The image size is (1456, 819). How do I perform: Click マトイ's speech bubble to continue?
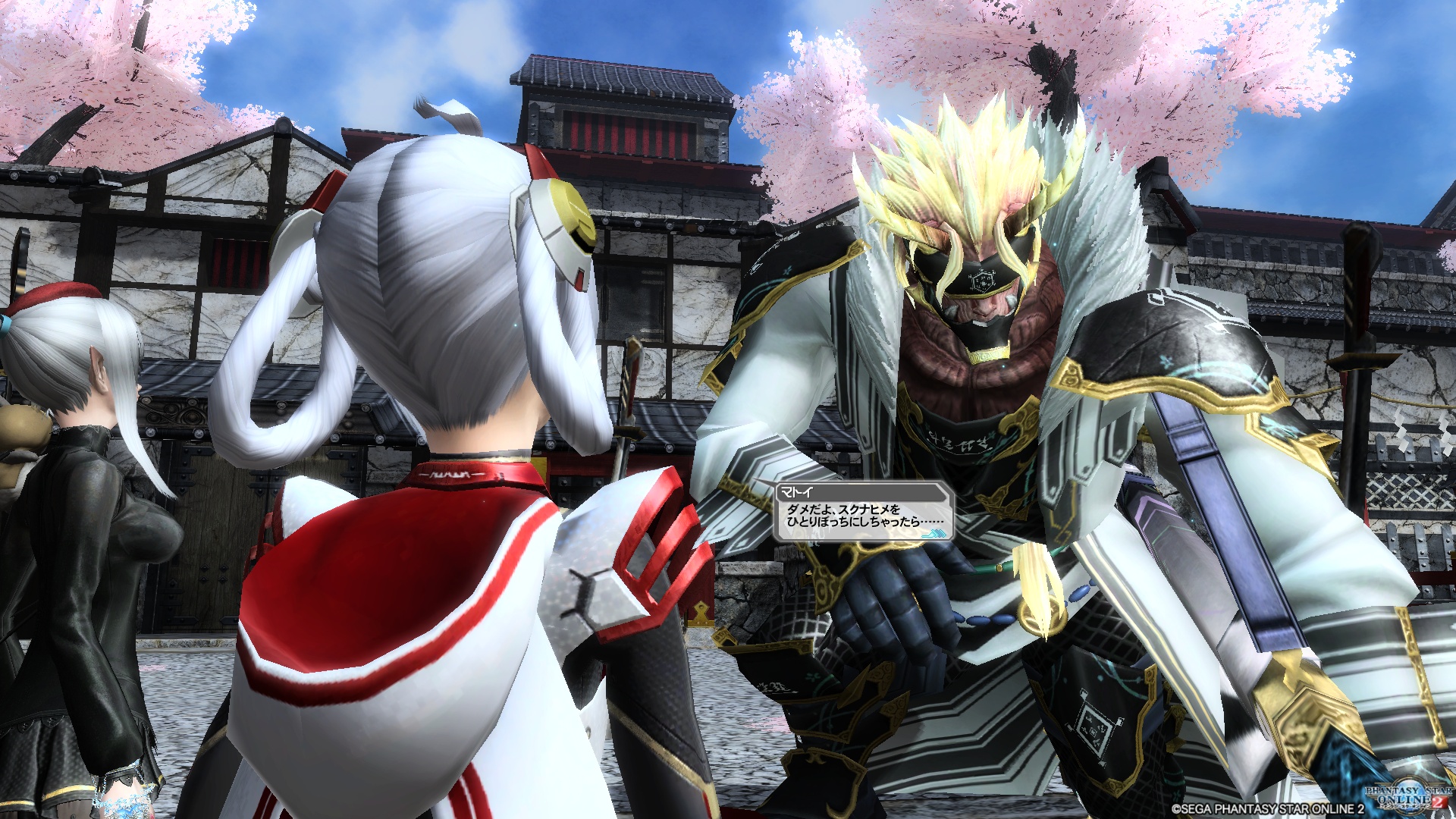862,515
